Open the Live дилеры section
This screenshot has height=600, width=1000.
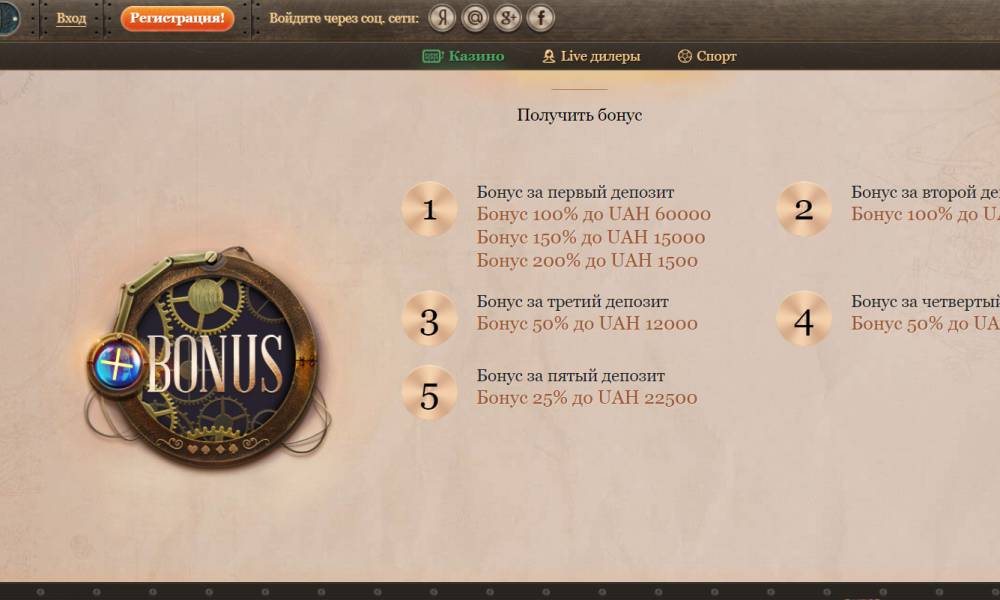pos(591,56)
